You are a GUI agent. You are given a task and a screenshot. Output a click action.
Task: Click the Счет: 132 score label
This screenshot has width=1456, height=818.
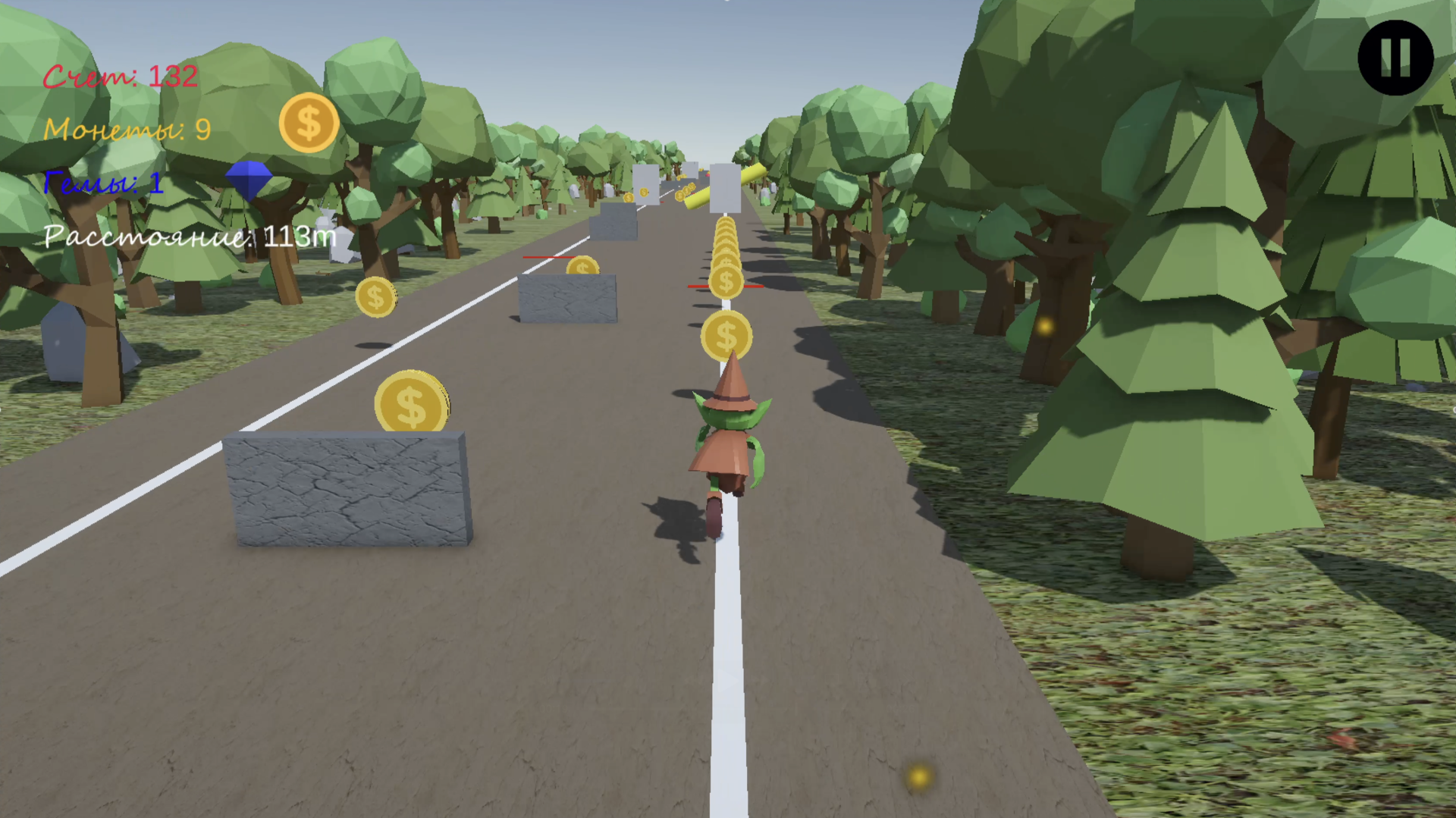[x=120, y=75]
